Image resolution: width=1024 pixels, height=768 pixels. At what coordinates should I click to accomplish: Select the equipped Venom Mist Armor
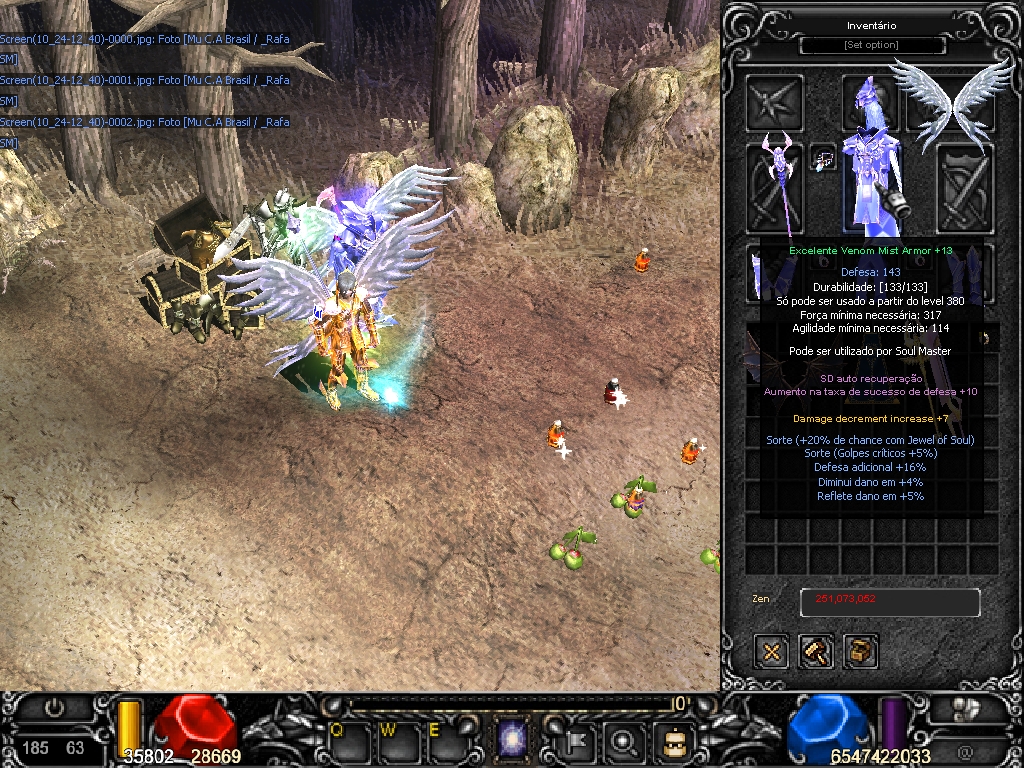(x=869, y=185)
